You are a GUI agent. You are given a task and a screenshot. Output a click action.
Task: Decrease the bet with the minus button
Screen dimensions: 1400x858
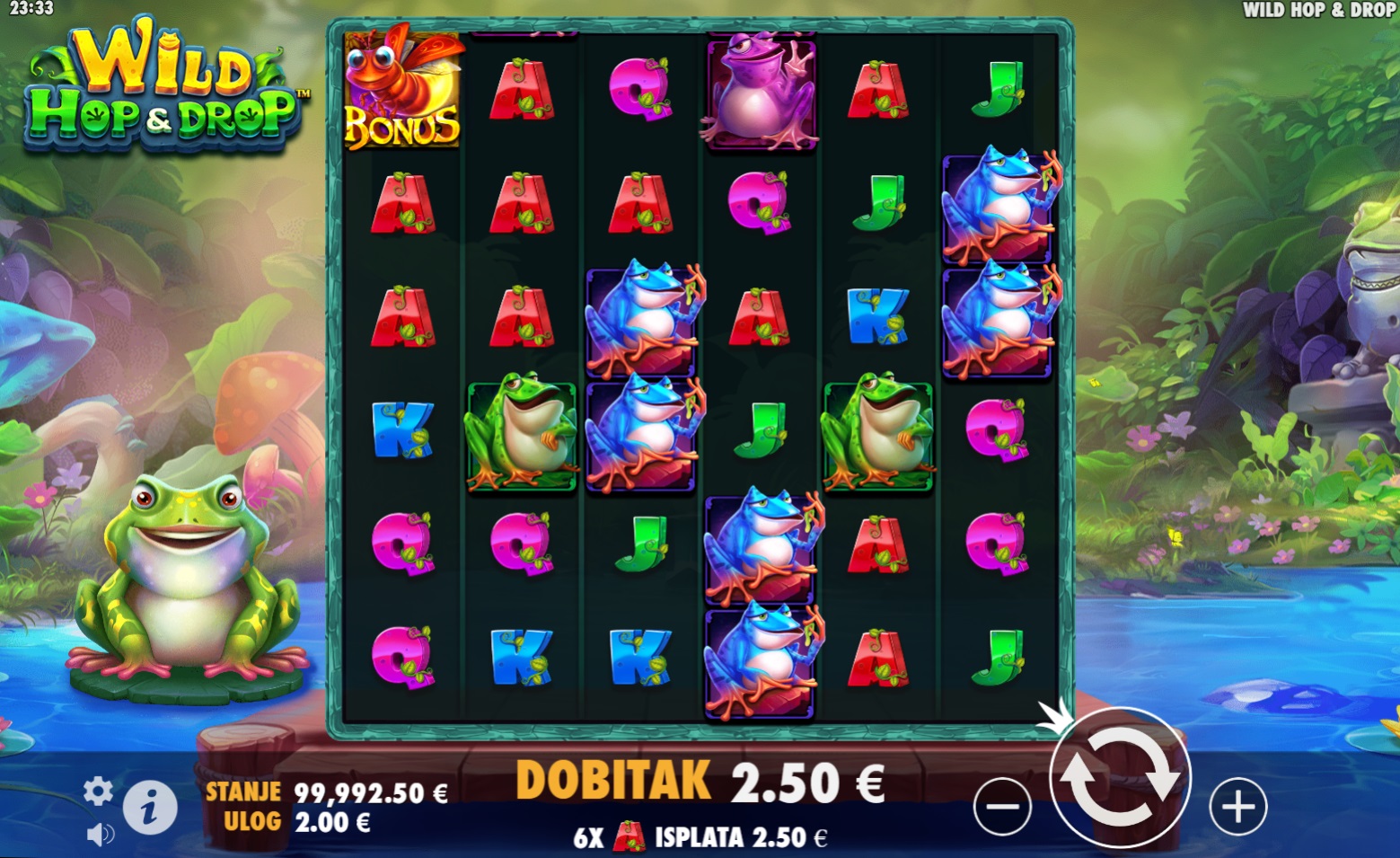pyautogui.click(x=1002, y=806)
